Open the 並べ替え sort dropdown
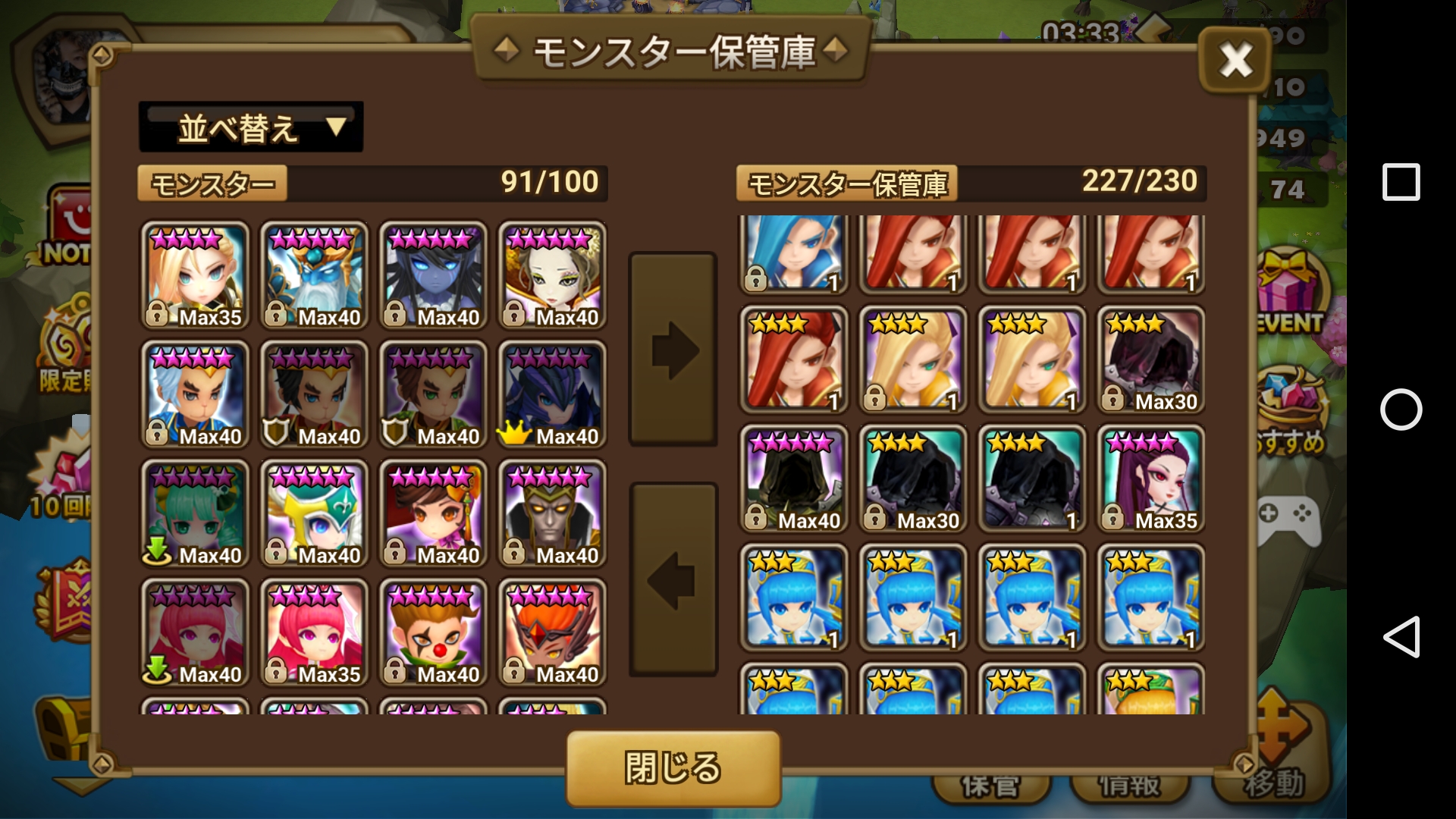 pyautogui.click(x=251, y=127)
